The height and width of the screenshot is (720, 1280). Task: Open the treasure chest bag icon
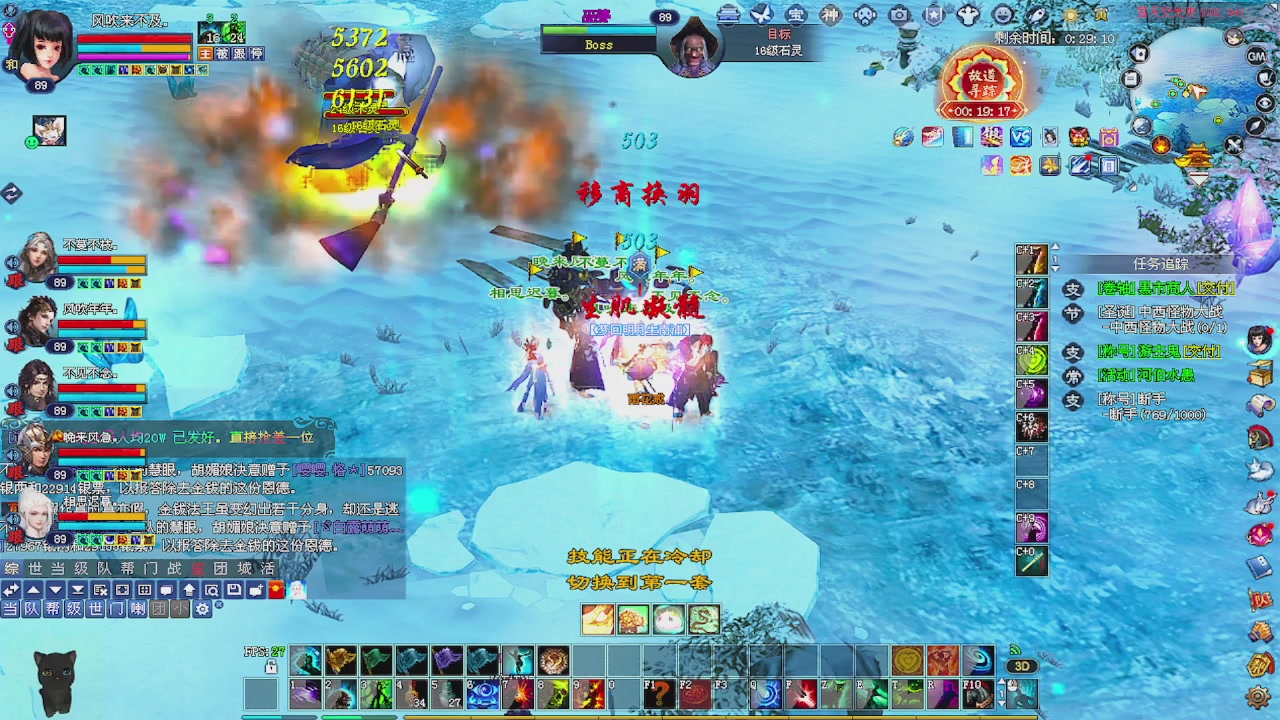coord(1260,373)
